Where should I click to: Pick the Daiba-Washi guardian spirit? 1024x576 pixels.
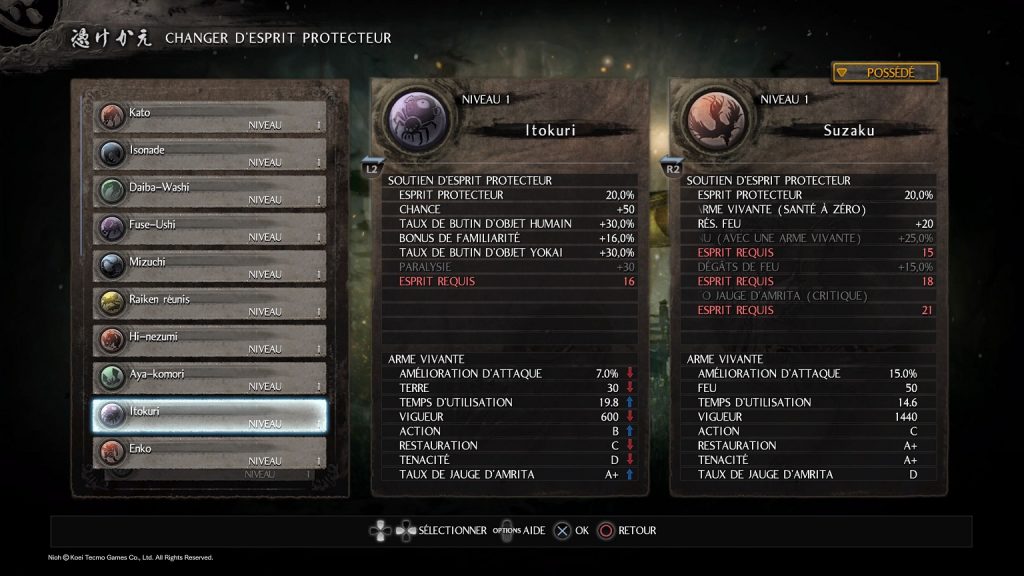[210, 191]
